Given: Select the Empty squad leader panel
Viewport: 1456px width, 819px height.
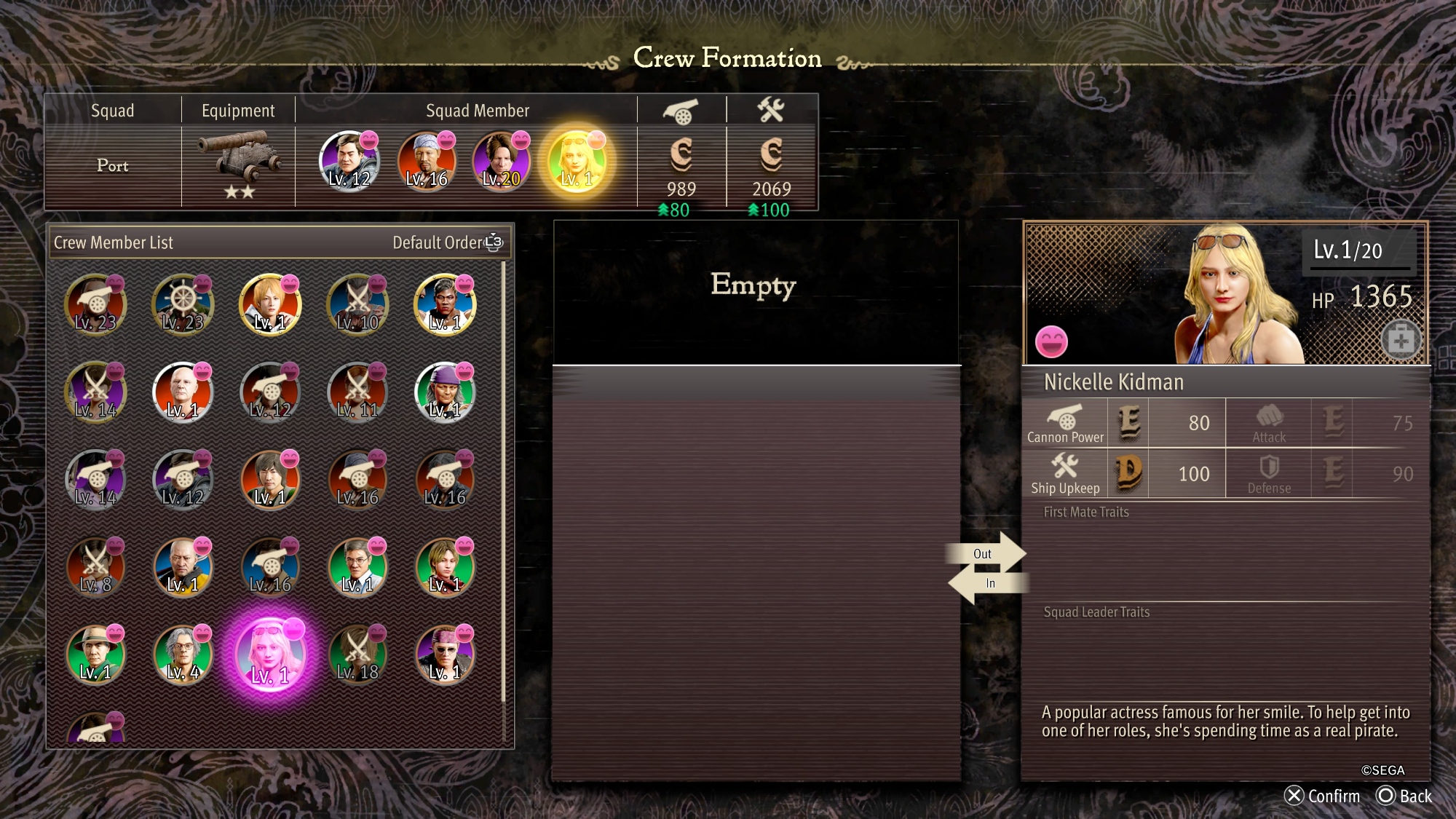Looking at the screenshot, I should pos(754,291).
